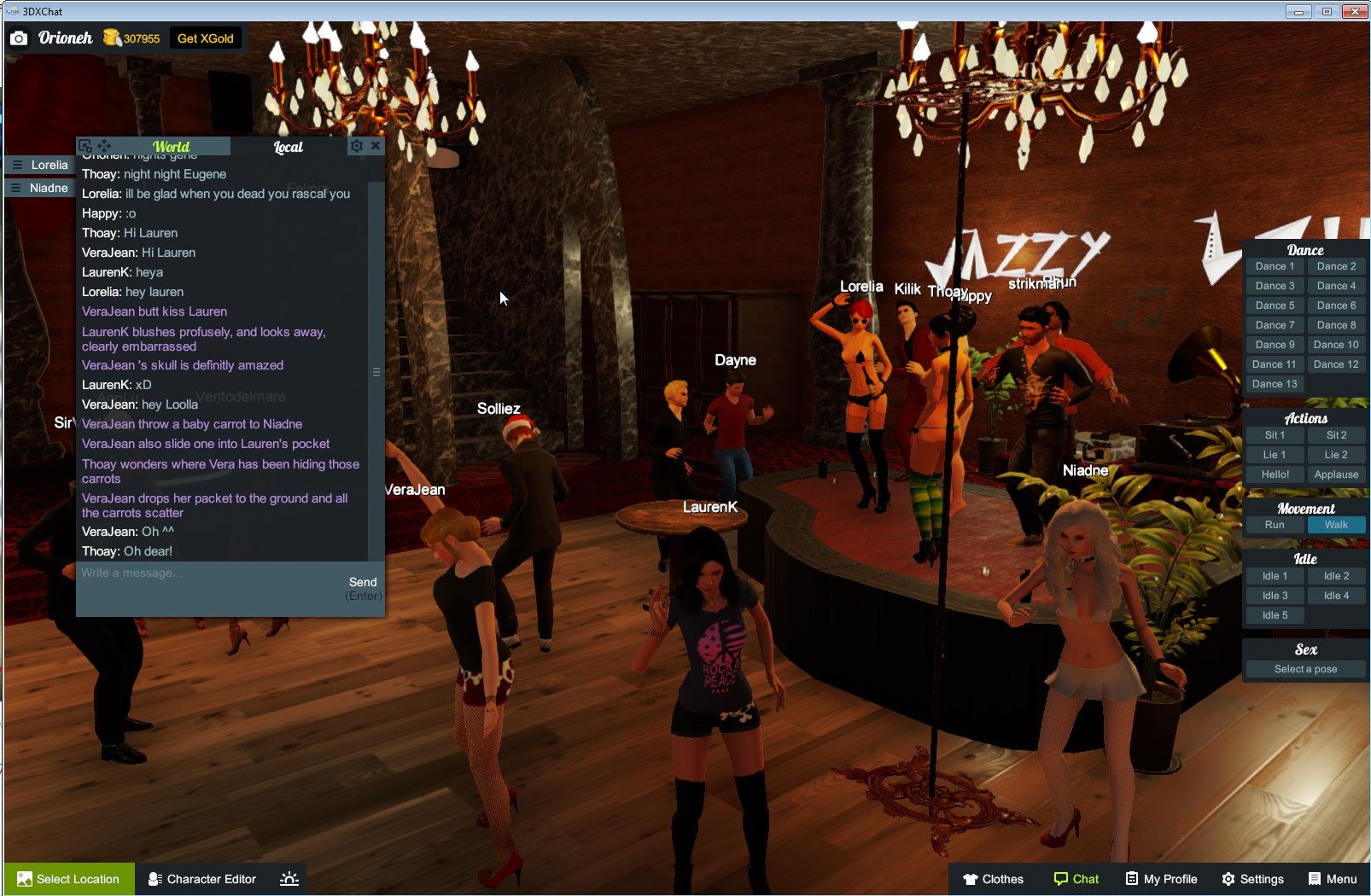Click the sun day/night icon on bottom bar
Screen dimensions: 1371x896
click(x=289, y=878)
